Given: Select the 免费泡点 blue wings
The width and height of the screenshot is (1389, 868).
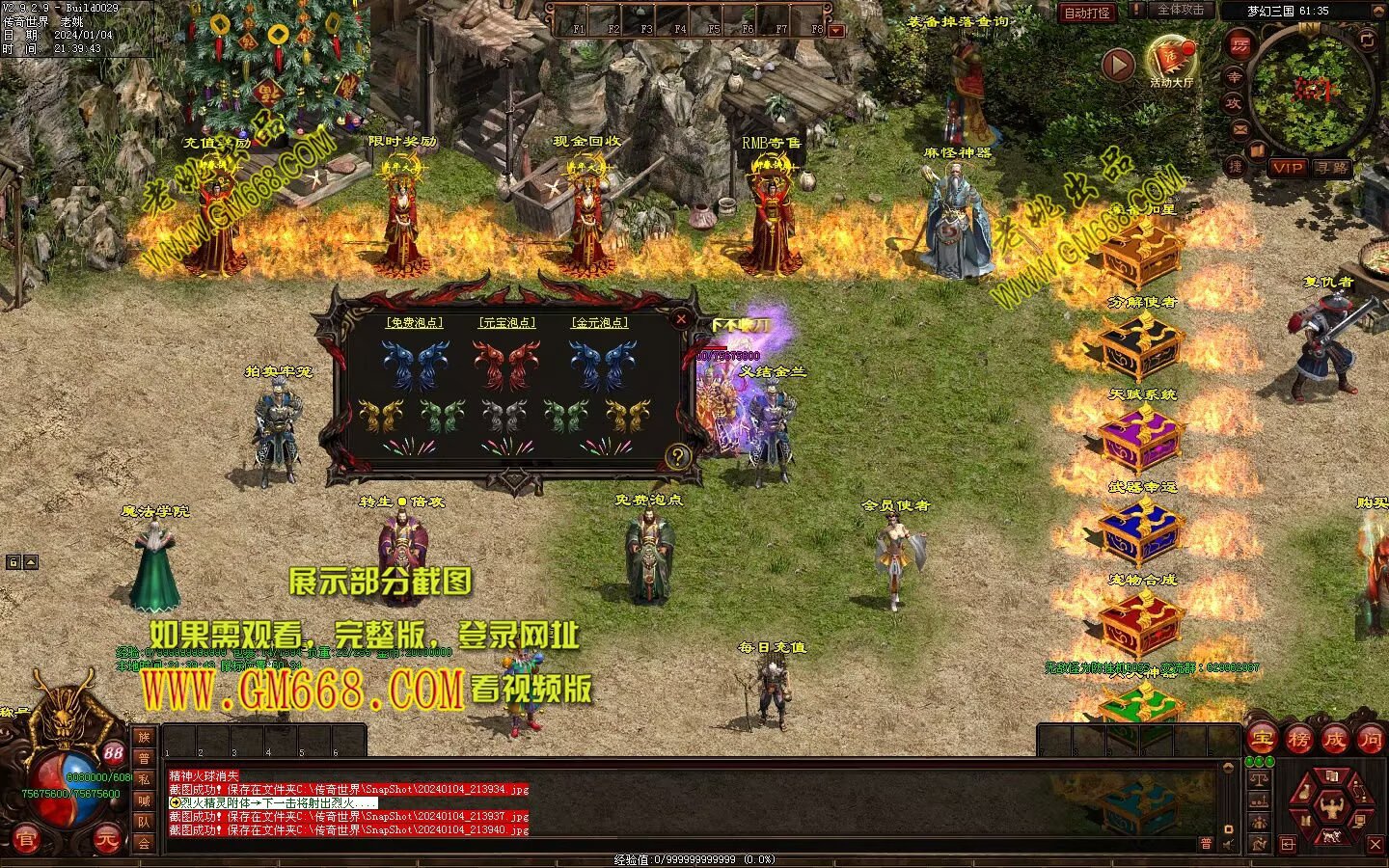Looking at the screenshot, I should [415, 366].
